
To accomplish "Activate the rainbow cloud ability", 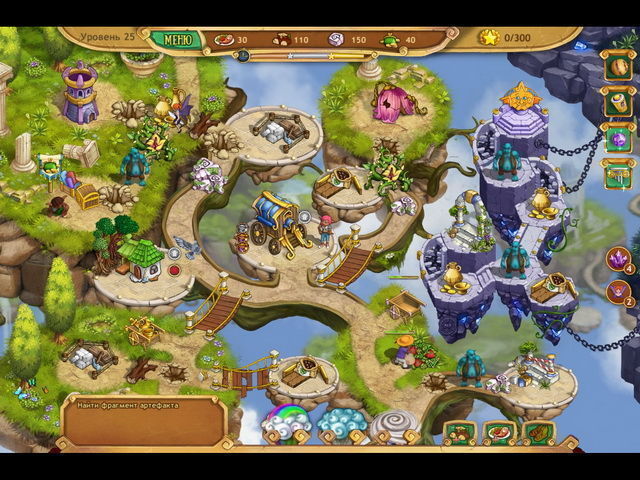I will 286,424.
